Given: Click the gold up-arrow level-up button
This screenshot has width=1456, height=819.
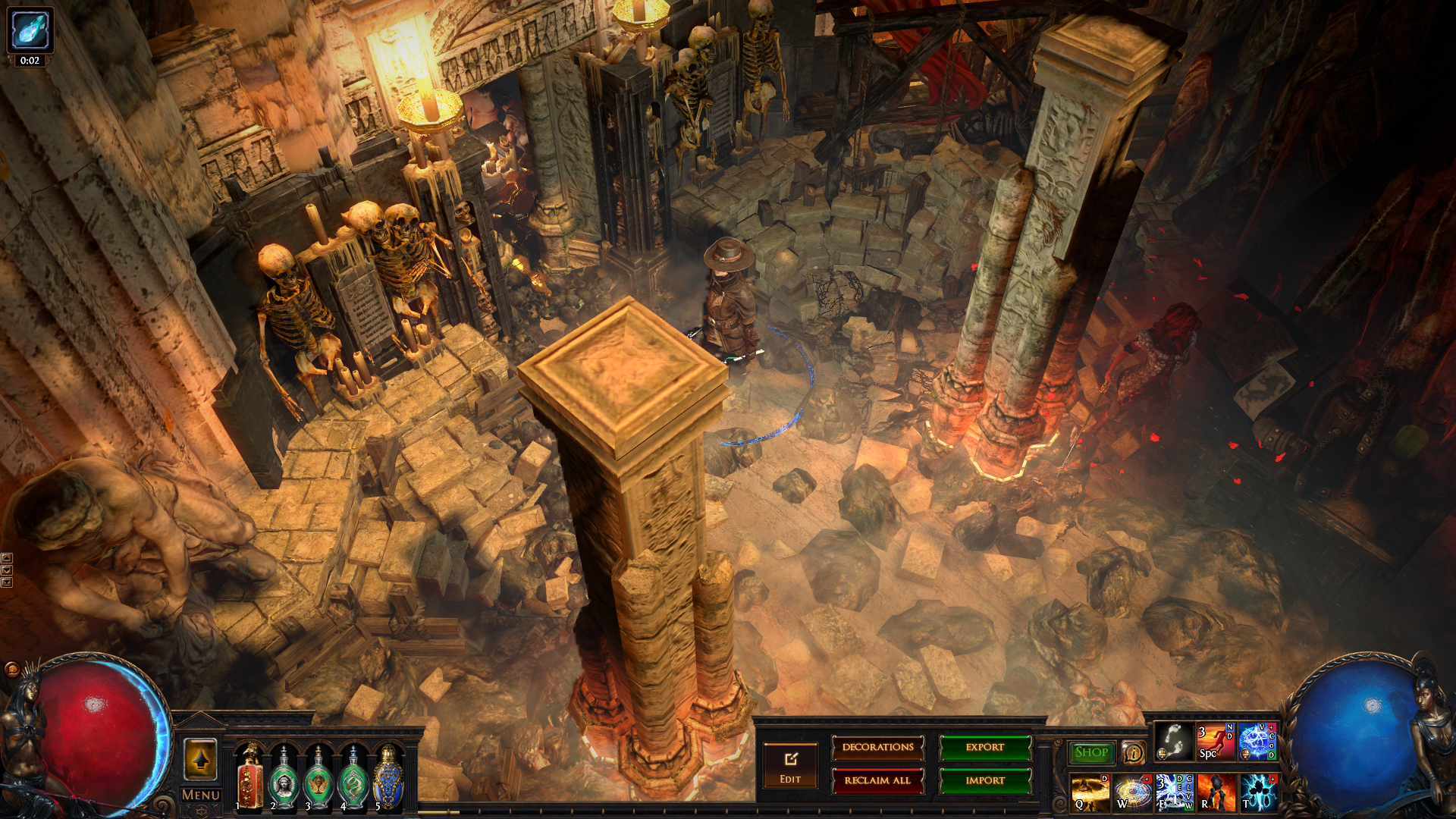Looking at the screenshot, I should 201,759.
